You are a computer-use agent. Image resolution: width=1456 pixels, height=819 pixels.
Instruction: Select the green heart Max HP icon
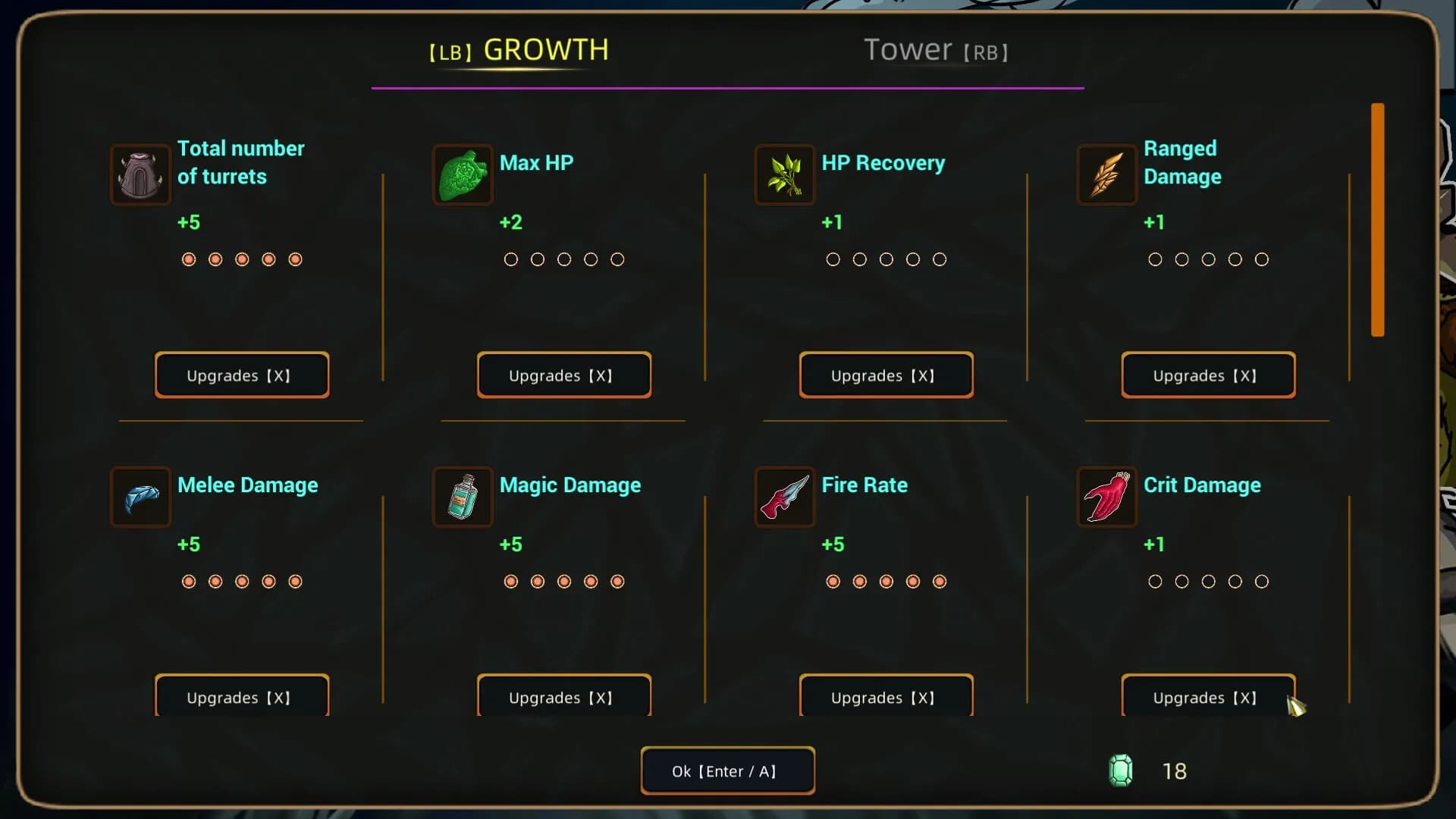(x=463, y=175)
